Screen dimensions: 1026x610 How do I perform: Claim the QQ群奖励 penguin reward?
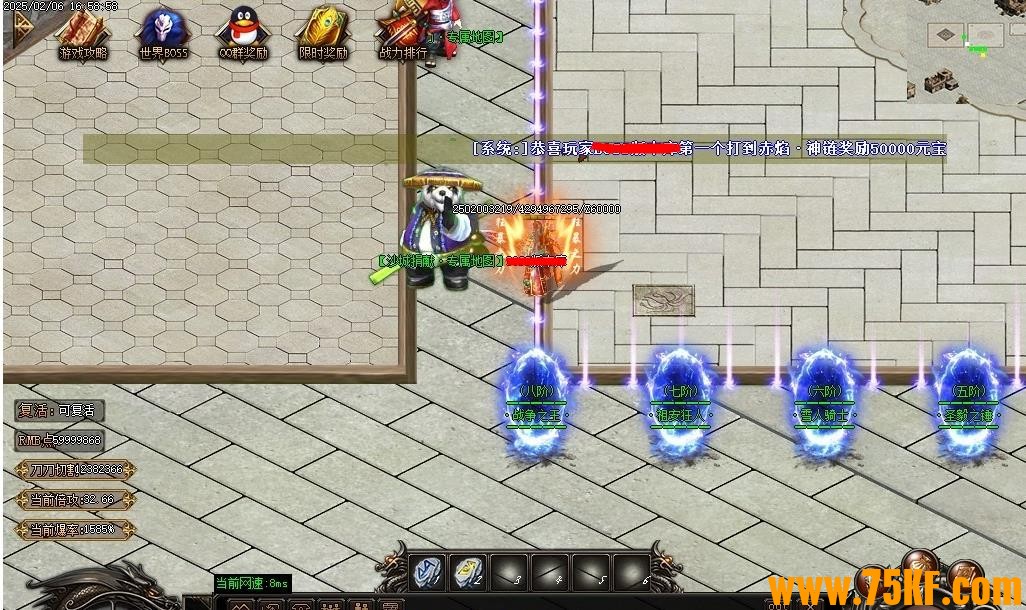click(243, 33)
